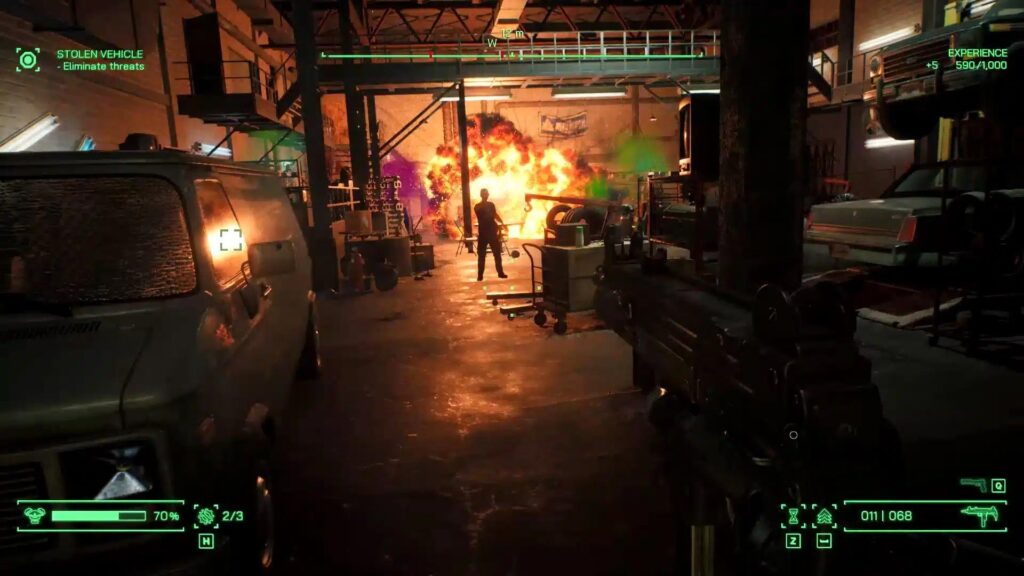Select the equipped submachine gun icon
Image resolution: width=1024 pixels, height=576 pixels.
click(x=980, y=516)
